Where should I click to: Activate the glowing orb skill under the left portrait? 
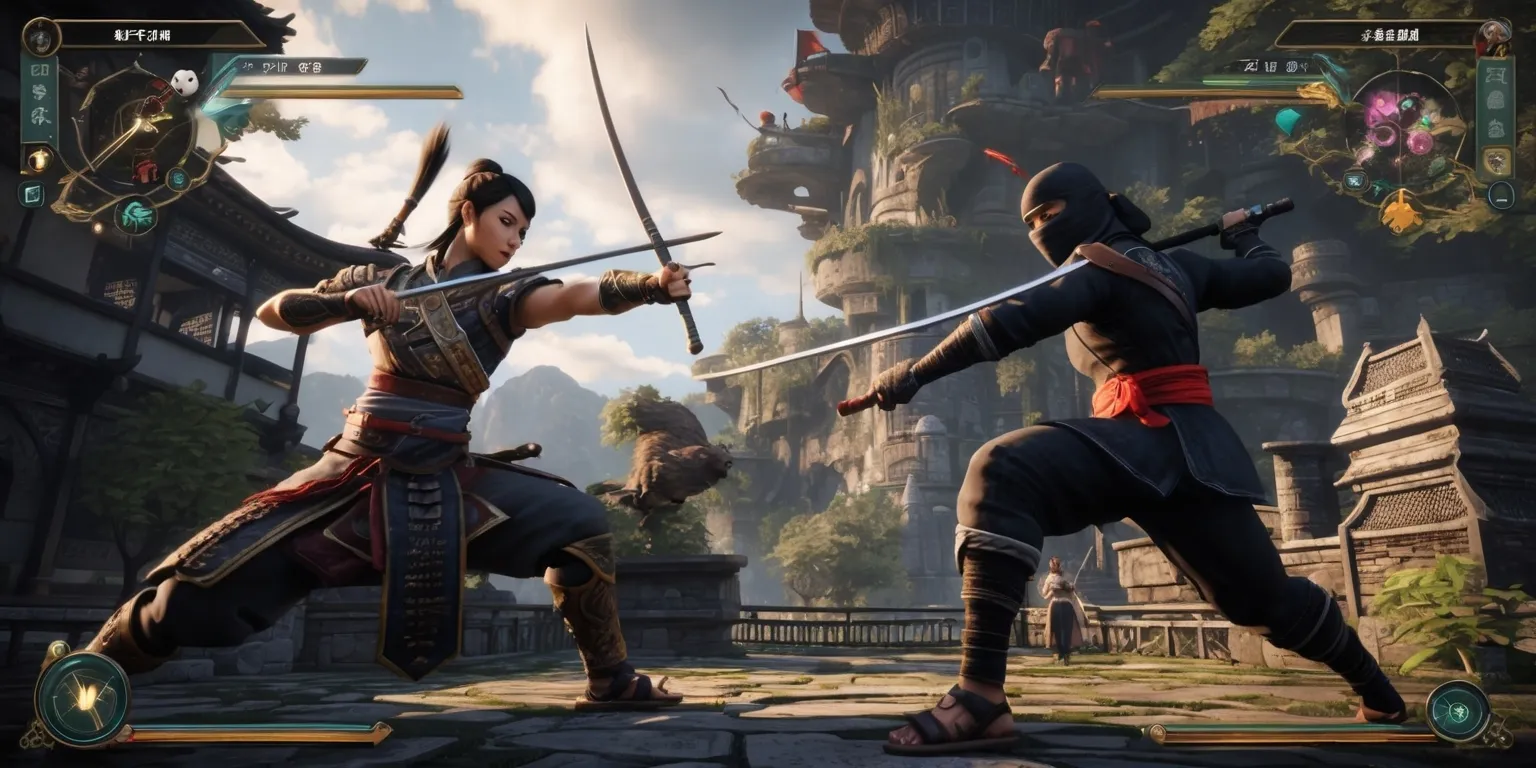pos(39,159)
